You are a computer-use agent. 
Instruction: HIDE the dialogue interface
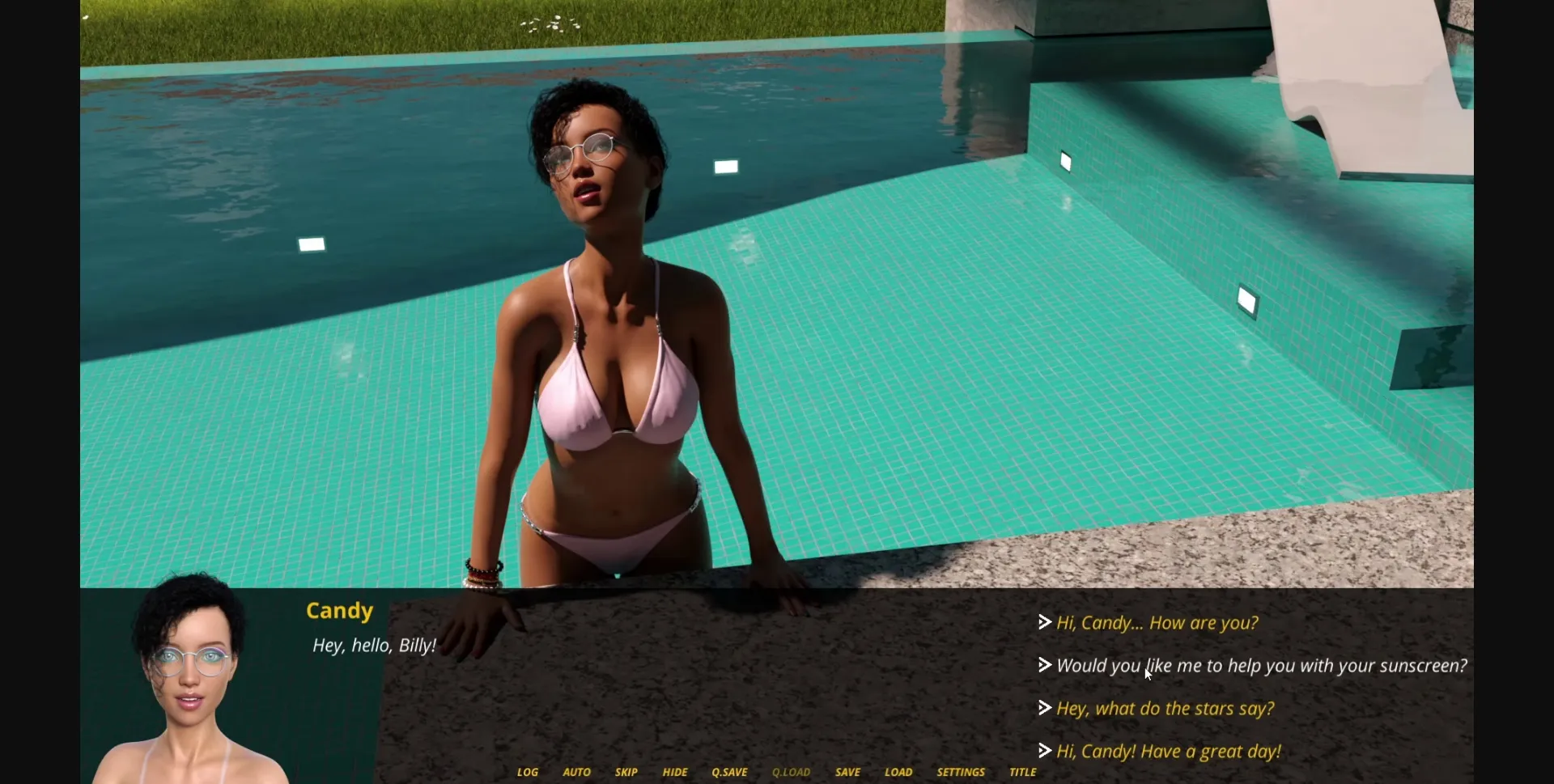[675, 772]
